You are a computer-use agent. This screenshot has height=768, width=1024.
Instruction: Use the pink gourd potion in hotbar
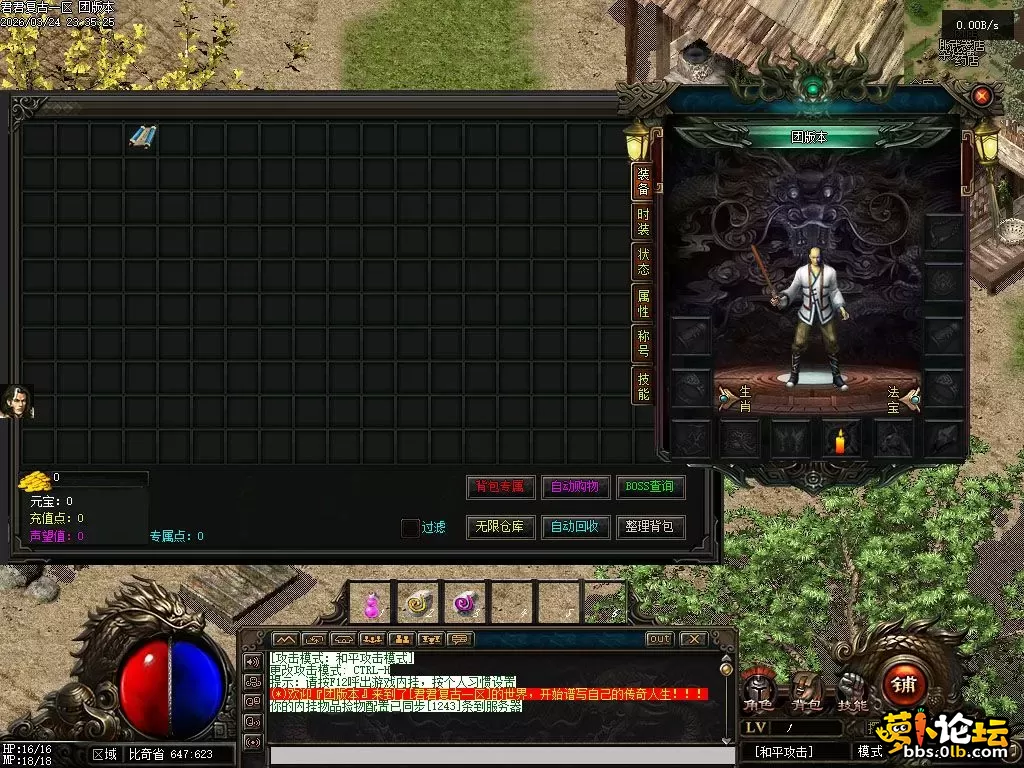[x=372, y=603]
